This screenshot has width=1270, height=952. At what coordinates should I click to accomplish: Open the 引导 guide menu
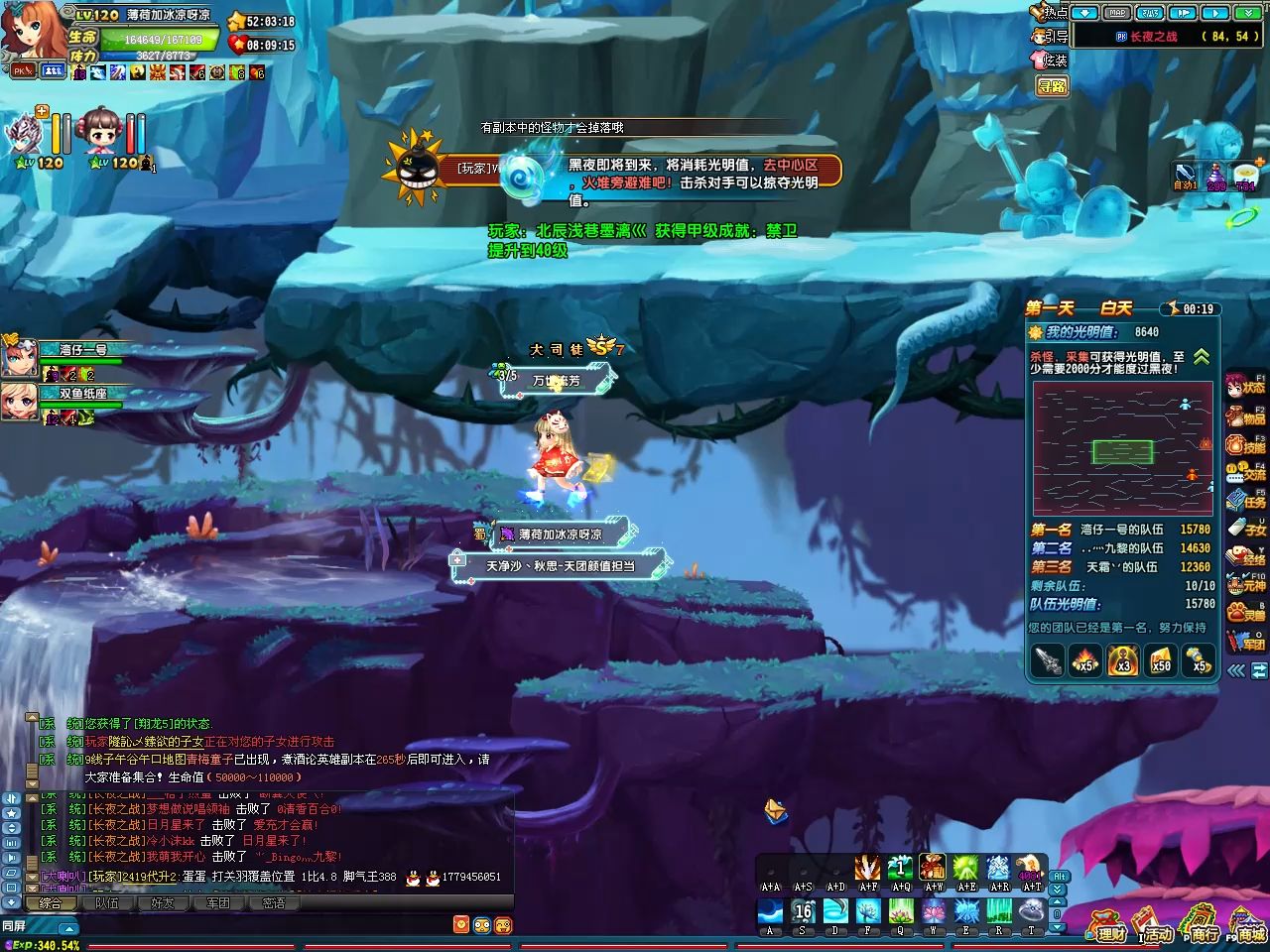[1050, 36]
